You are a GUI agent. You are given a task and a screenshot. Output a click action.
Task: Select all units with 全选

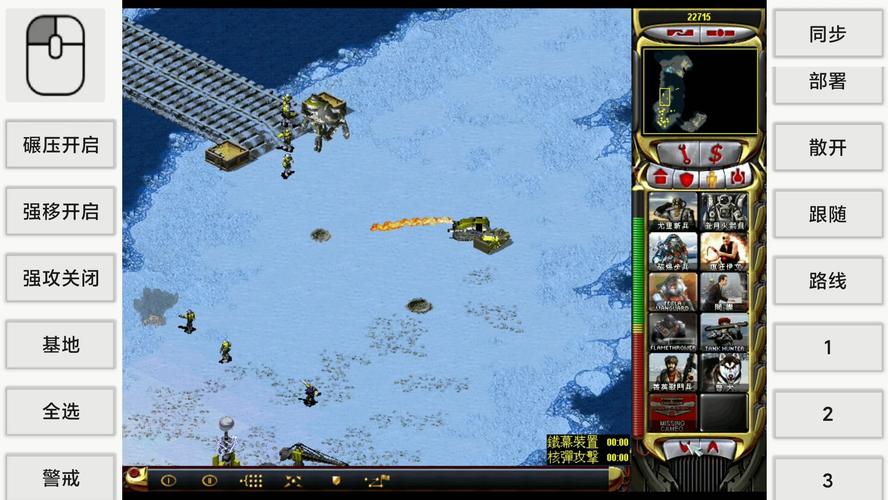tap(61, 411)
